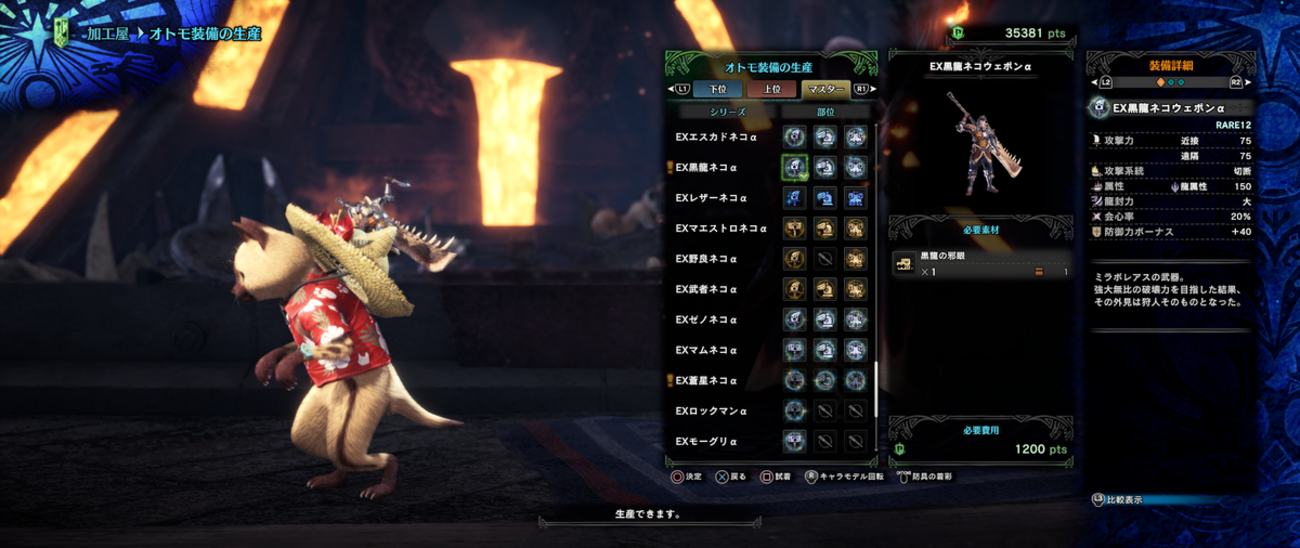Select the EXレザーネコα series name
This screenshot has width=1300, height=548.
coord(711,198)
